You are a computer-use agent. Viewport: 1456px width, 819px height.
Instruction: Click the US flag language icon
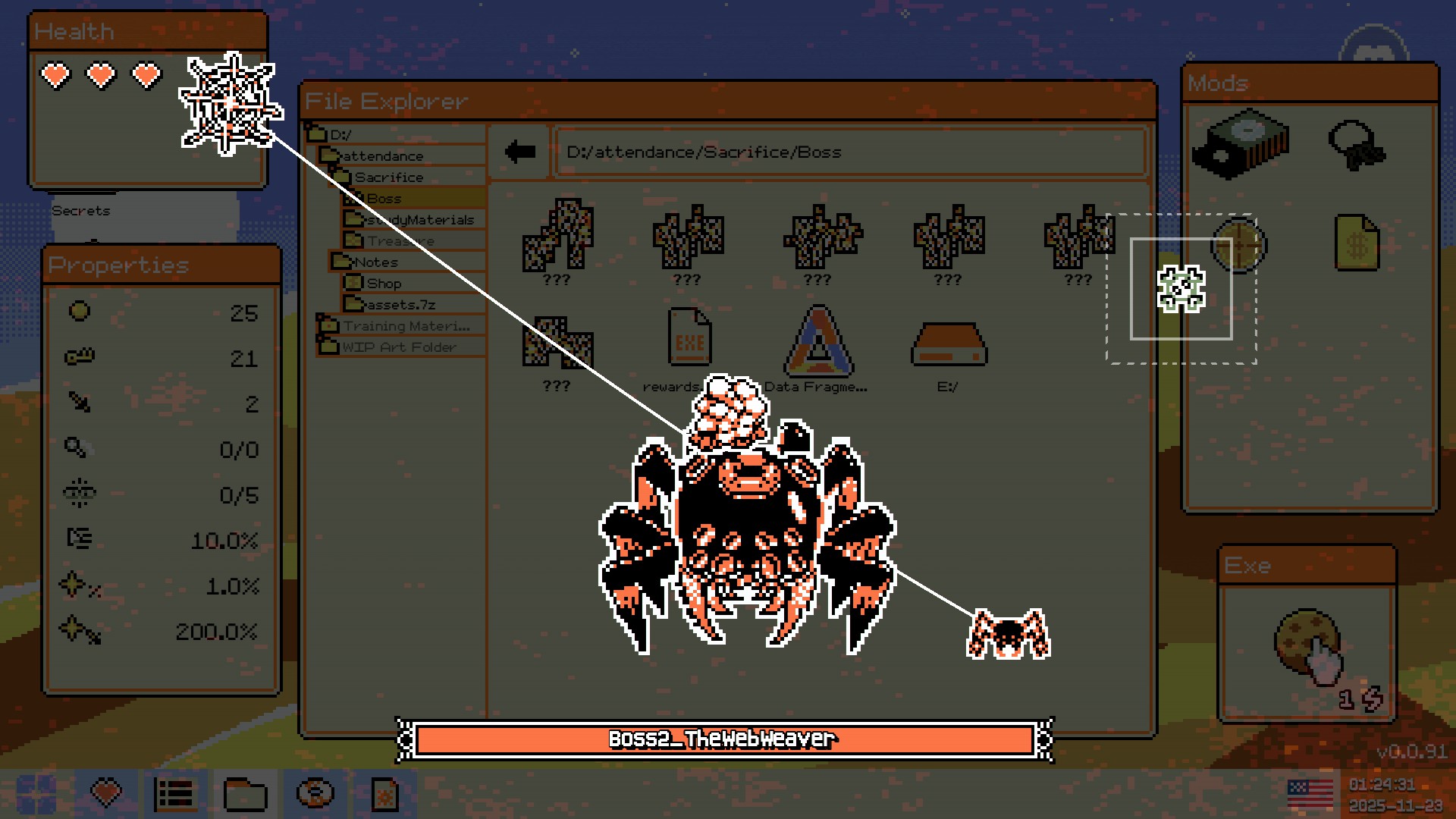tap(1310, 794)
